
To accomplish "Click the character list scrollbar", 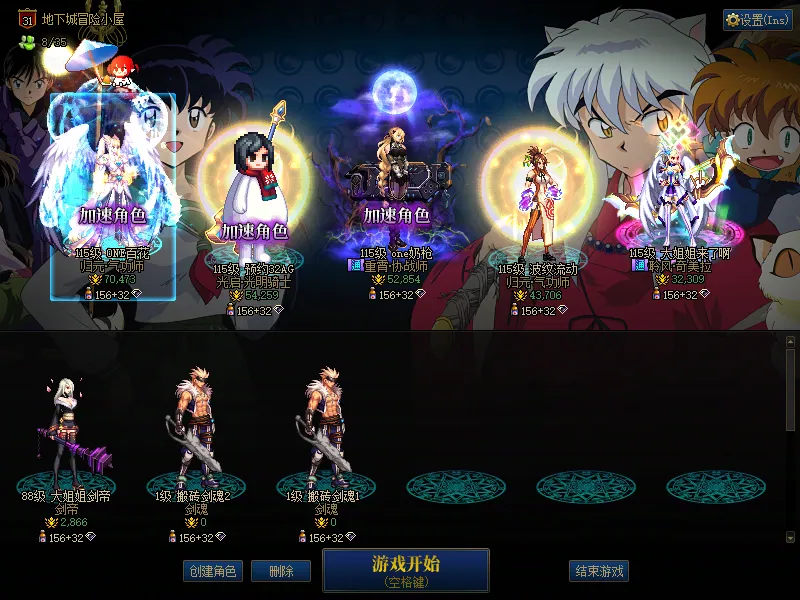I will 790,390.
